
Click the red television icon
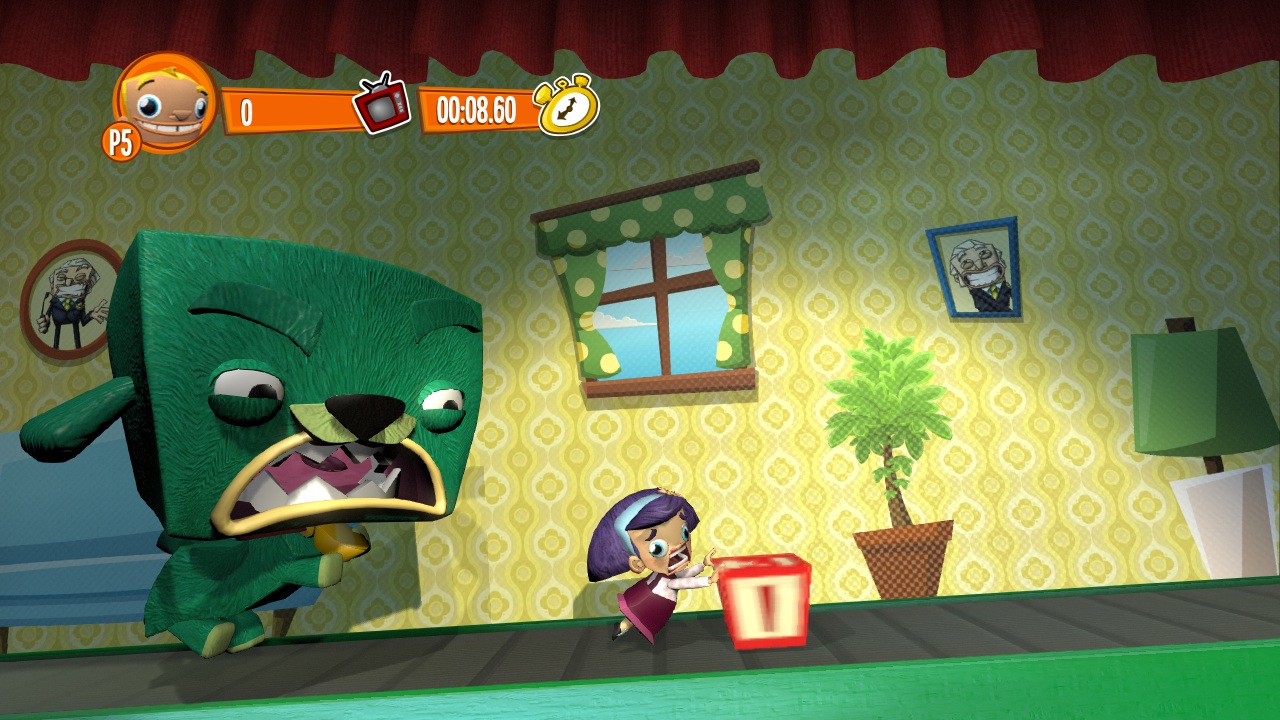tap(382, 104)
